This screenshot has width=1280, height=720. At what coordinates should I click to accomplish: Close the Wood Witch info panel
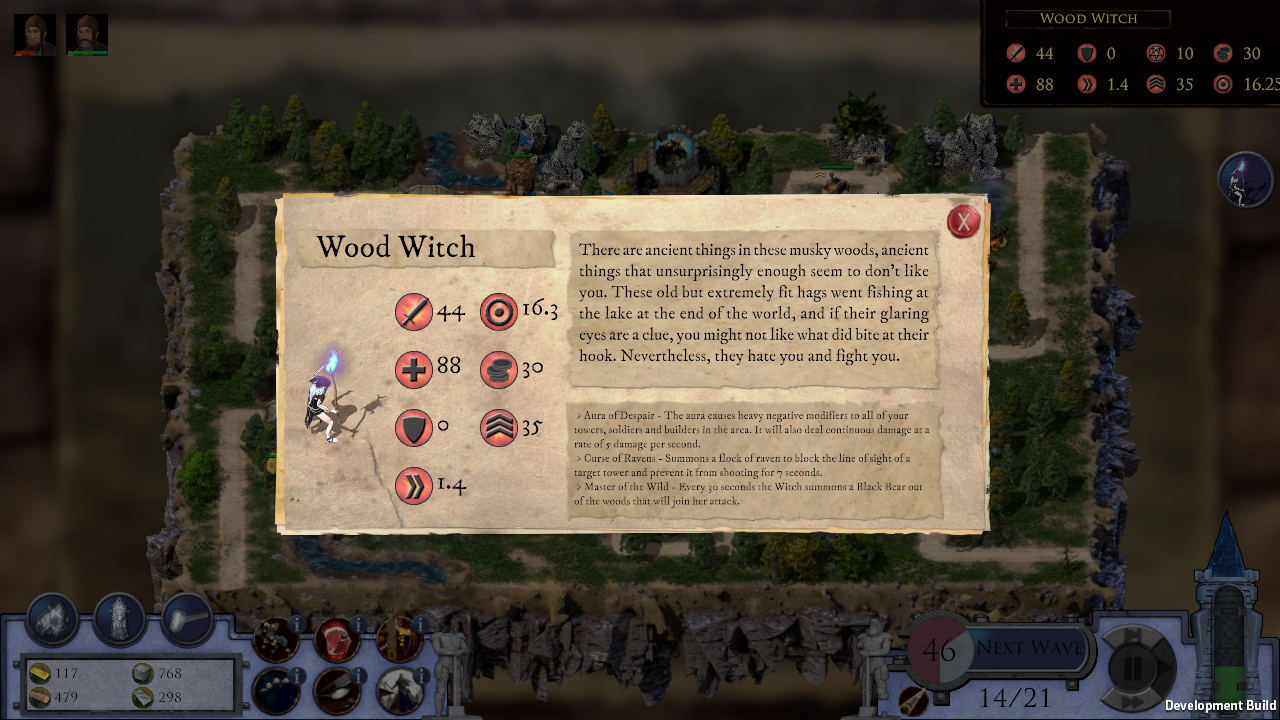pos(963,221)
